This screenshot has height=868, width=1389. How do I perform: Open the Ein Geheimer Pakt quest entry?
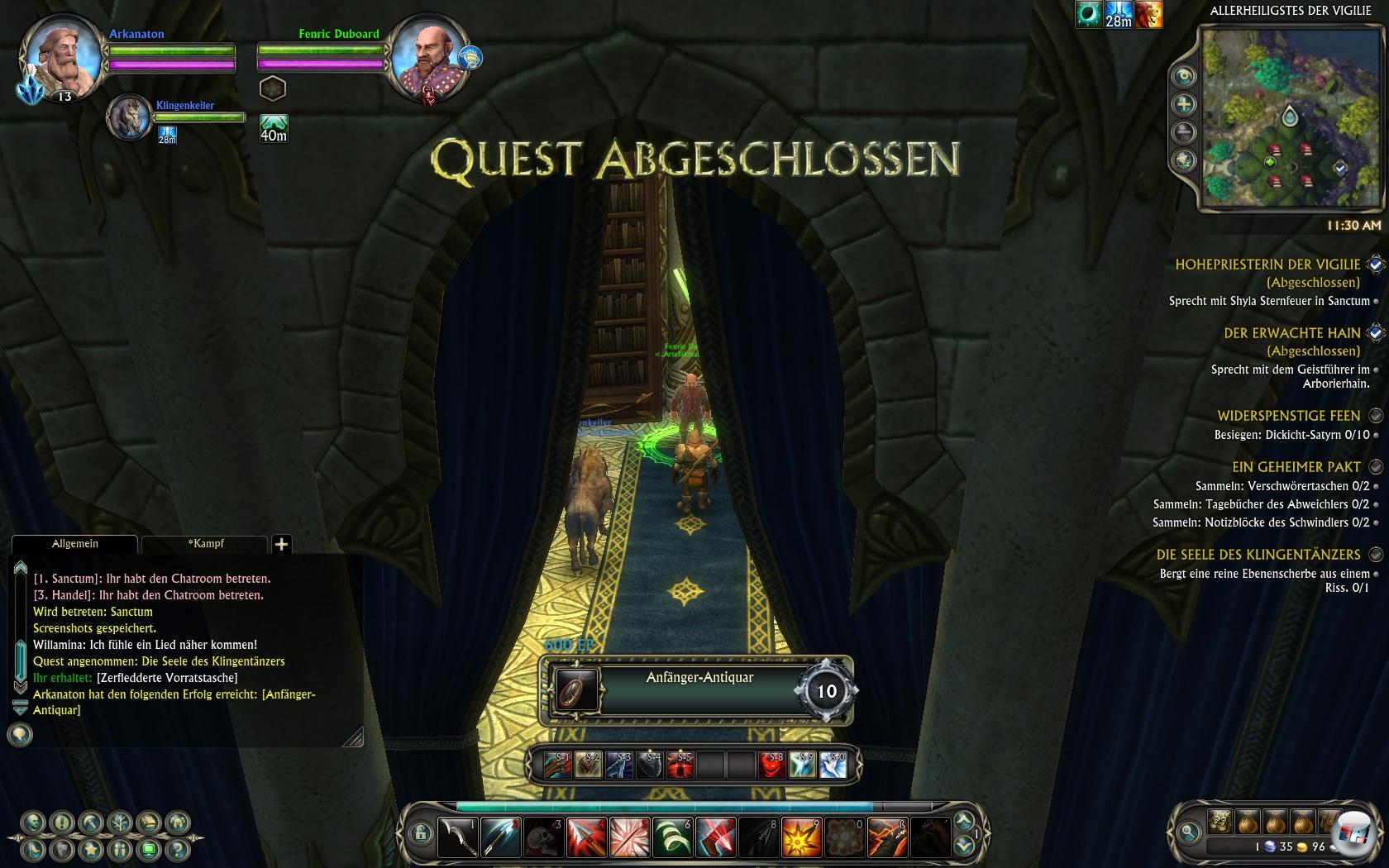[1296, 467]
